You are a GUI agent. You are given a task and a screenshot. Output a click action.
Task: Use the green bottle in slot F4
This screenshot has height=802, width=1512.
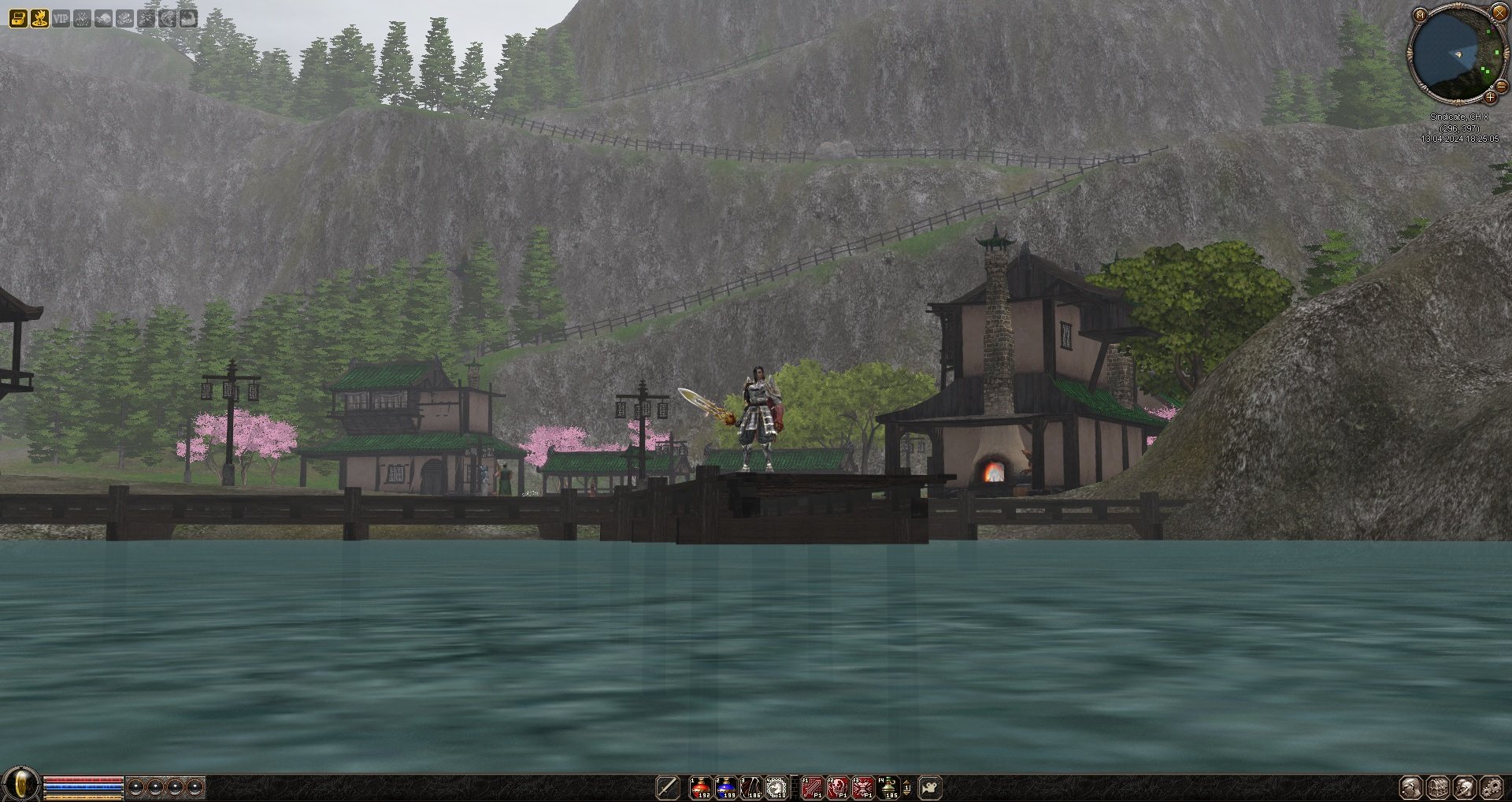(x=888, y=787)
